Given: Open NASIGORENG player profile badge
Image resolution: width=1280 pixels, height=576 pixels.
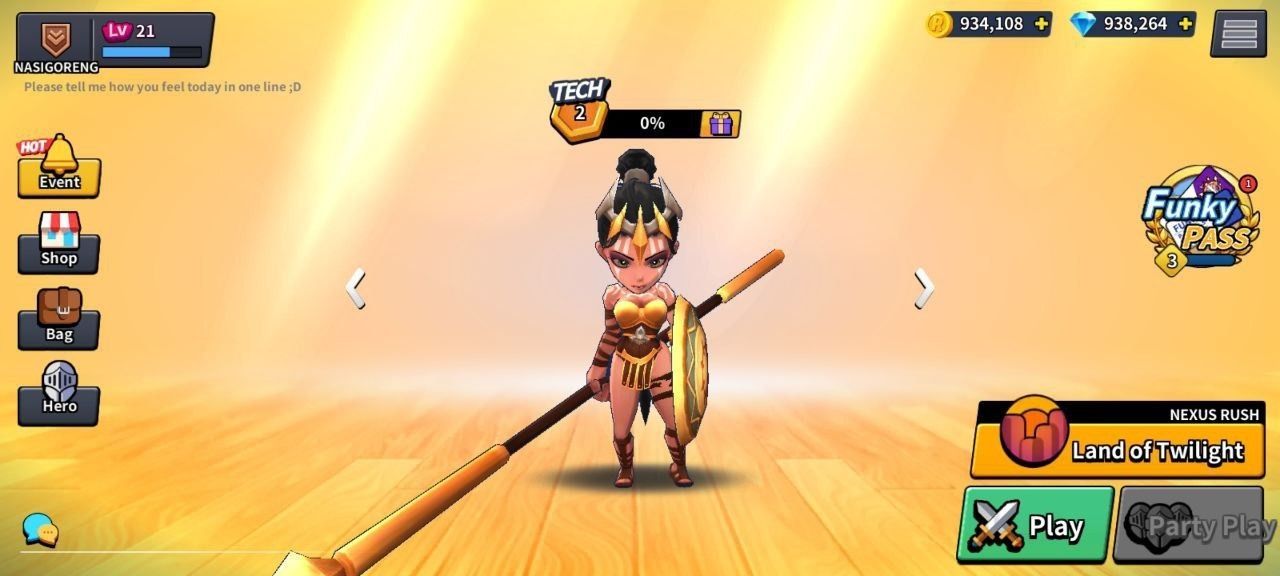Looking at the screenshot, I should coord(55,40).
